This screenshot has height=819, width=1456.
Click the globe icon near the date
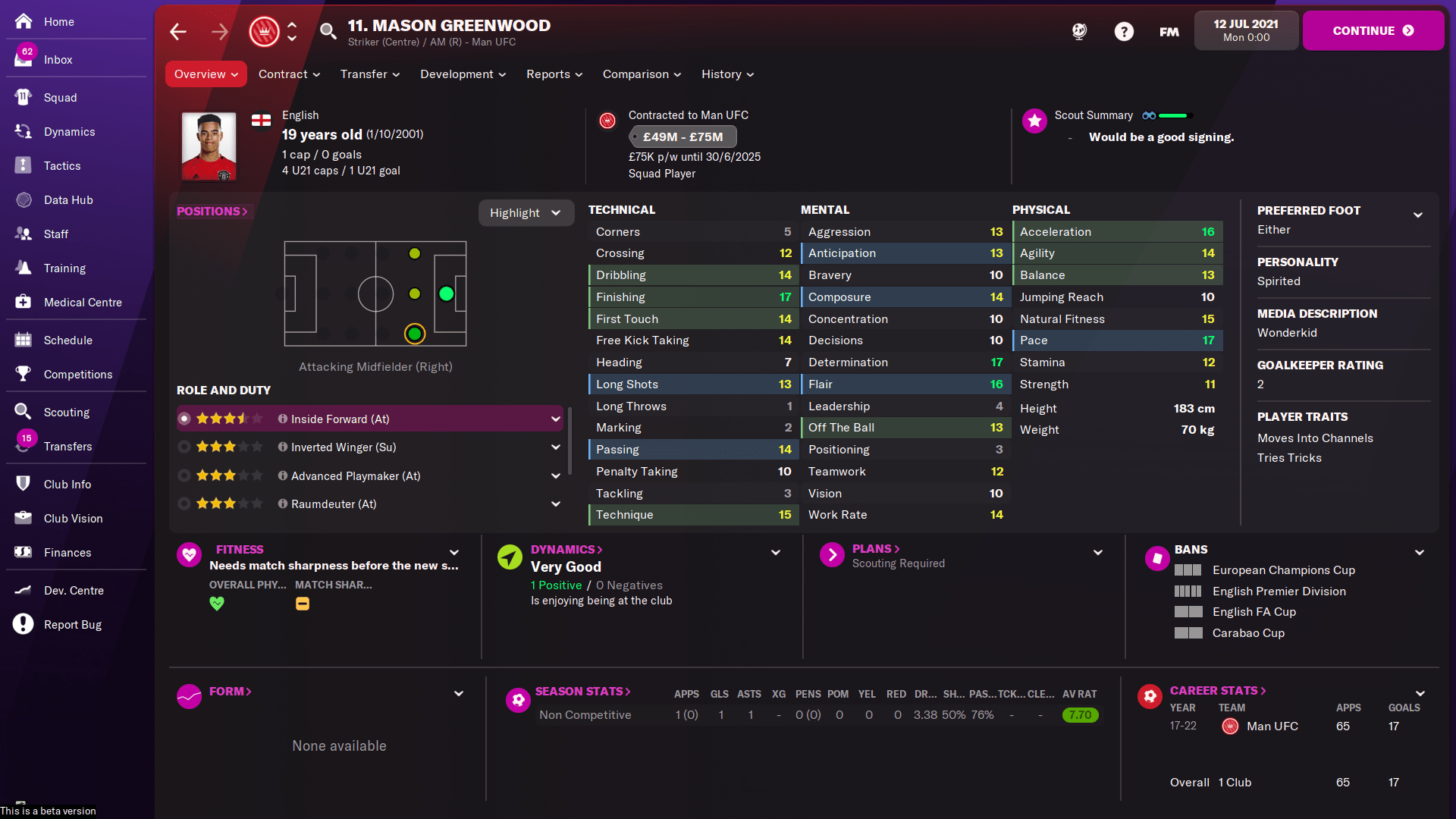1079,31
